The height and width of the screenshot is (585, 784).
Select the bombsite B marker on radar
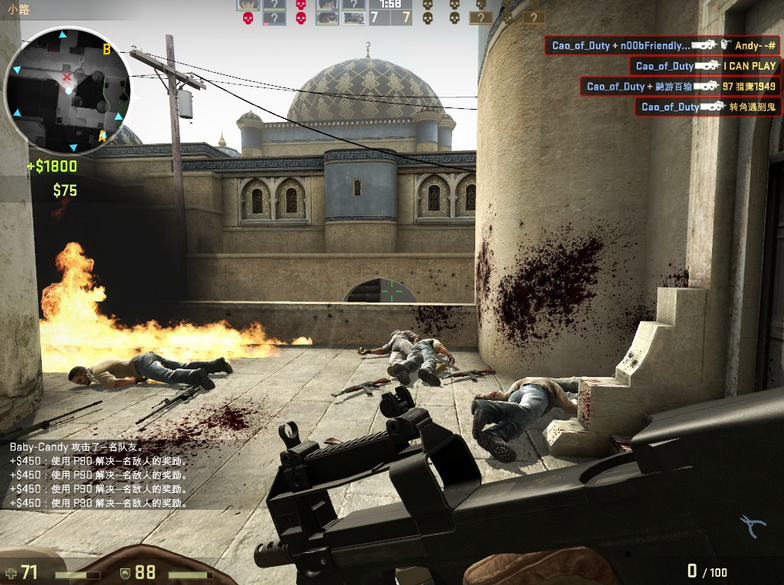click(x=106, y=48)
